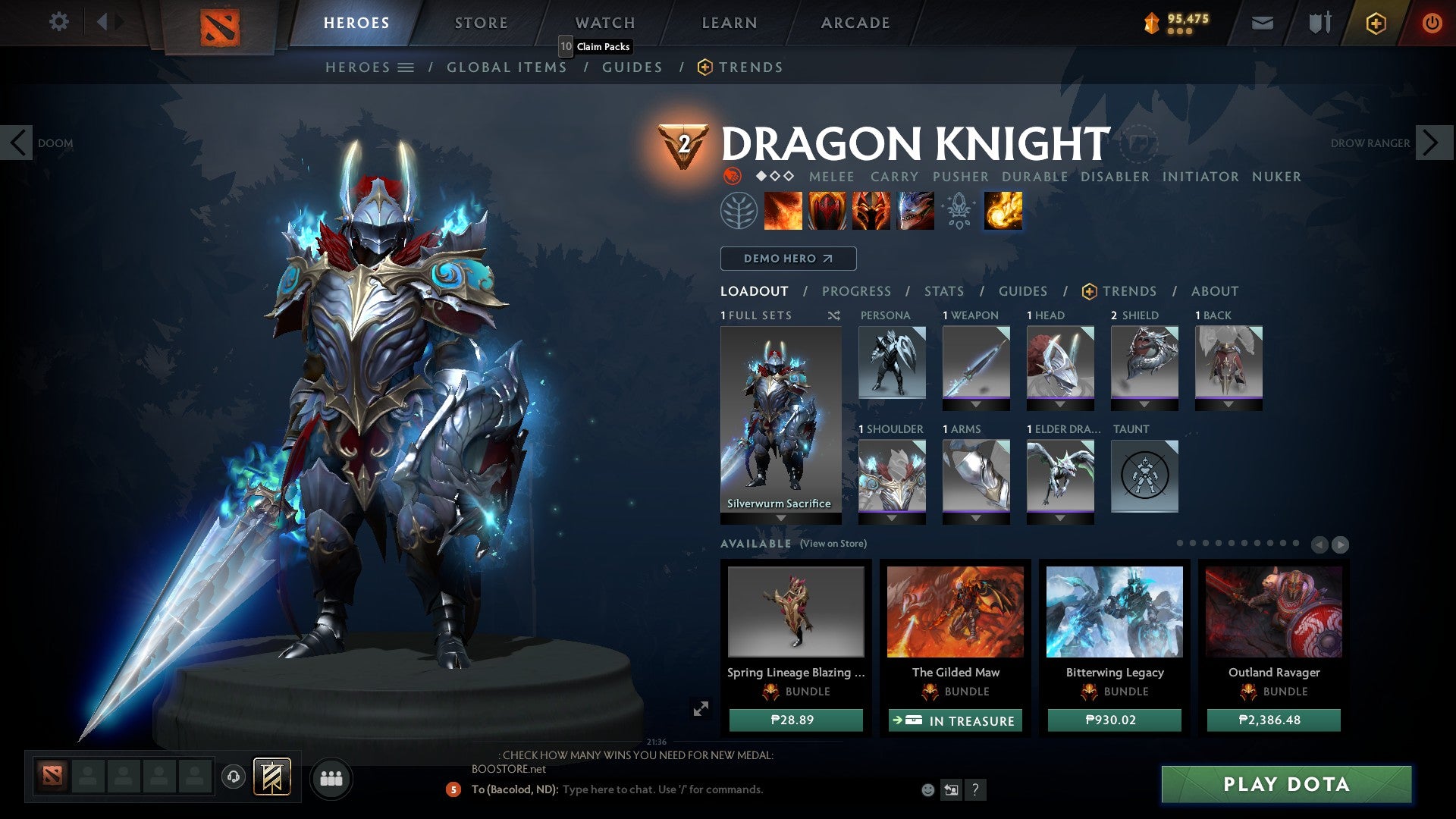Click the Trends coin icon in the subnav
The image size is (1456, 819).
pyautogui.click(x=704, y=67)
